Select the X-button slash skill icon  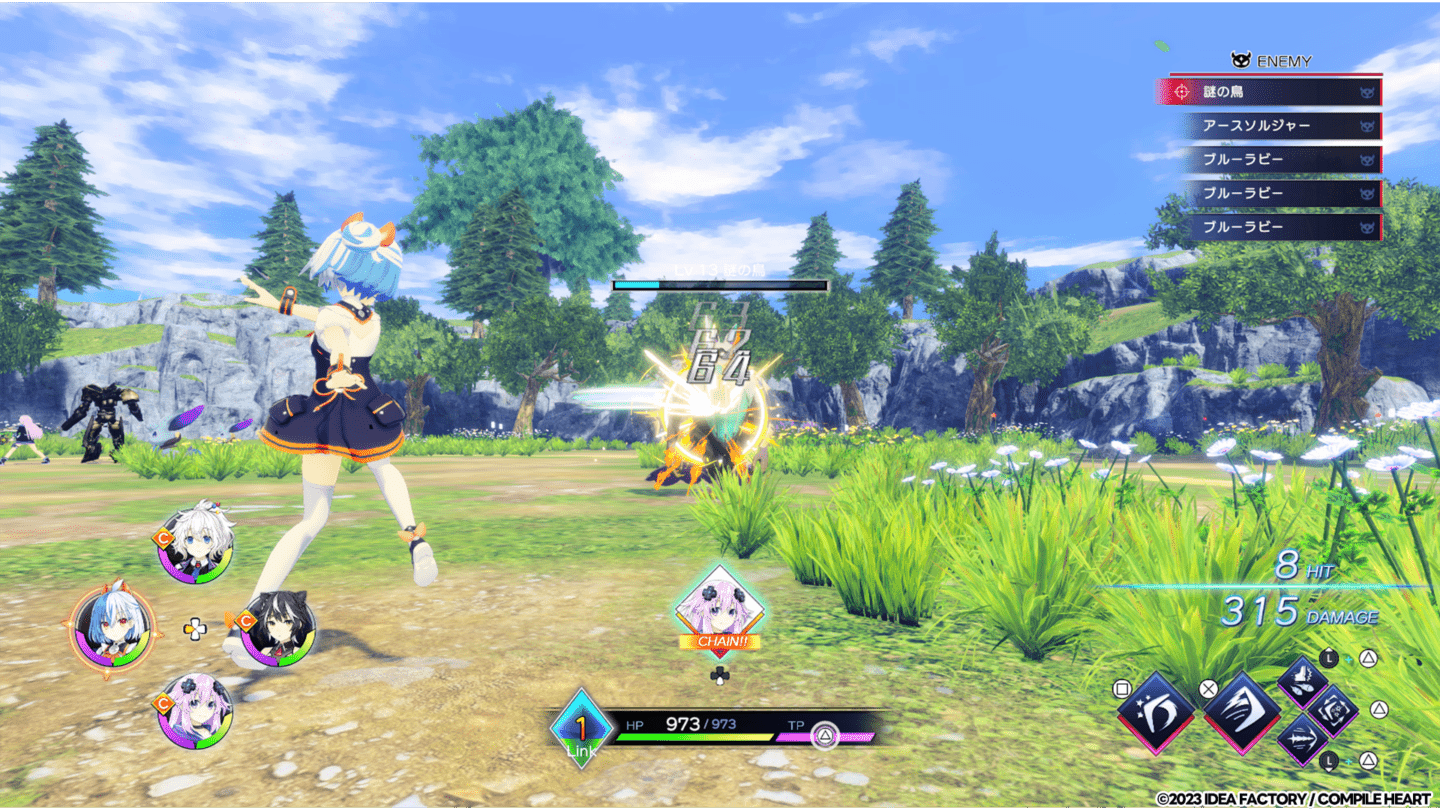point(1242,713)
